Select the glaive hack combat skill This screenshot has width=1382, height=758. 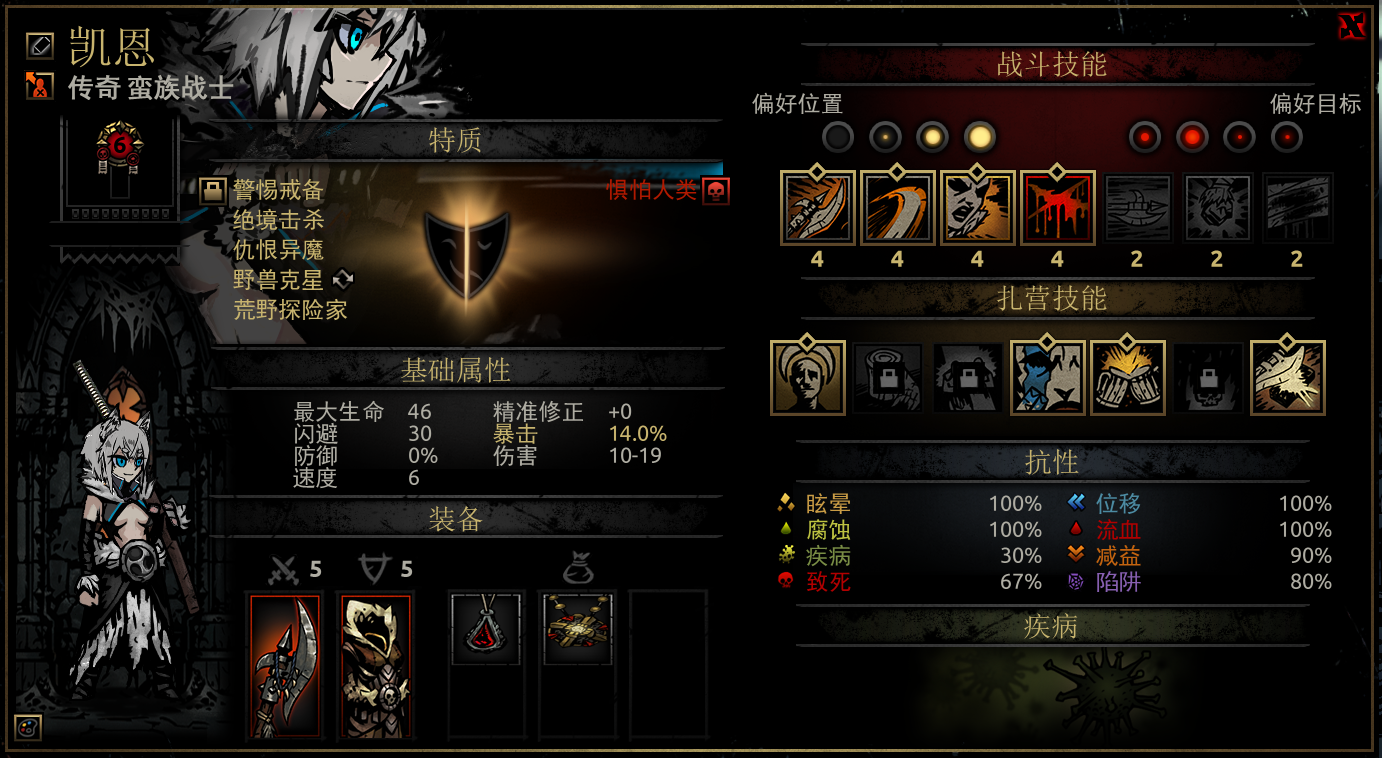(817, 209)
